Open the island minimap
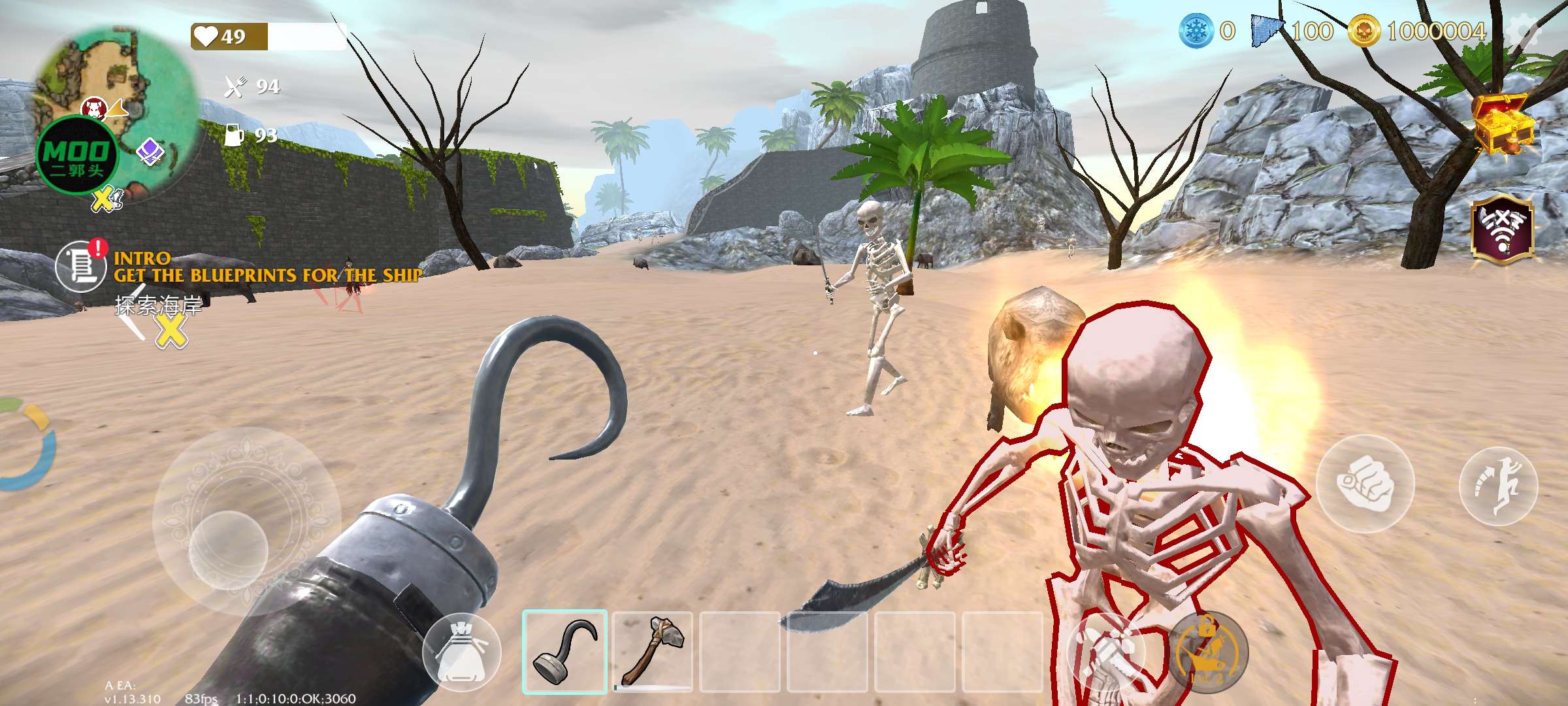The image size is (1568, 706). (x=116, y=111)
